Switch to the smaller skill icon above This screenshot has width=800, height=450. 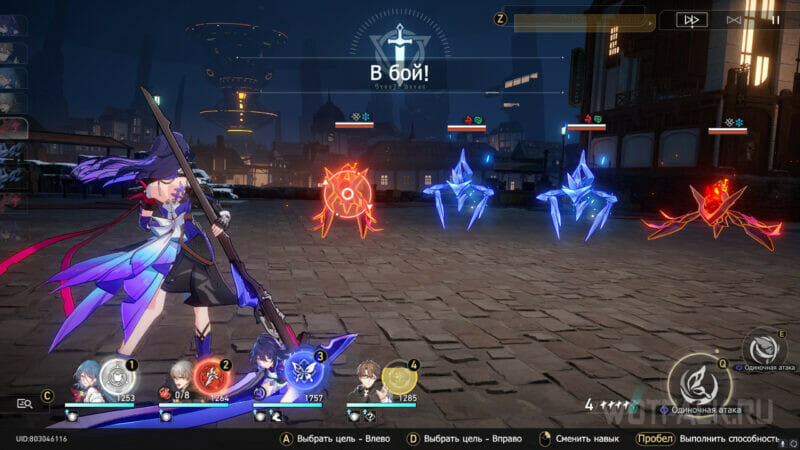[x=763, y=348]
